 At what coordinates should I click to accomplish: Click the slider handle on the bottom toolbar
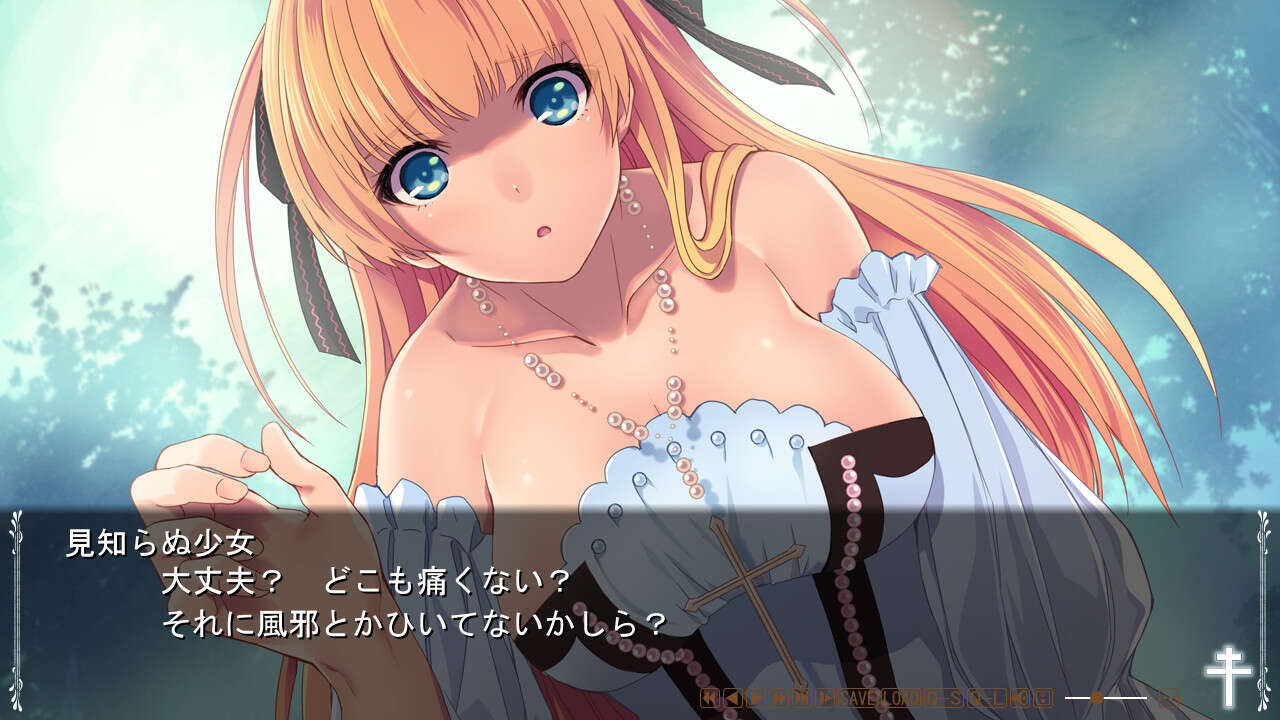(1096, 699)
